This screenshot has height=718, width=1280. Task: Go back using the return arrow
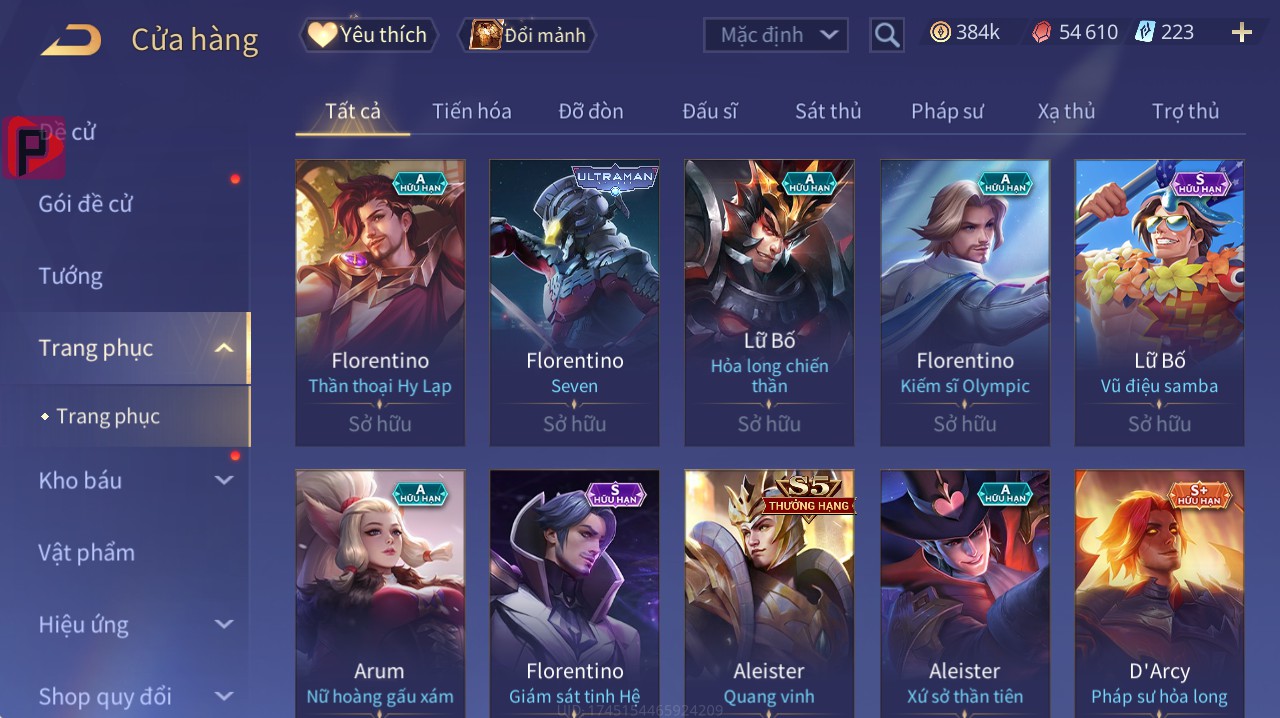pos(71,40)
